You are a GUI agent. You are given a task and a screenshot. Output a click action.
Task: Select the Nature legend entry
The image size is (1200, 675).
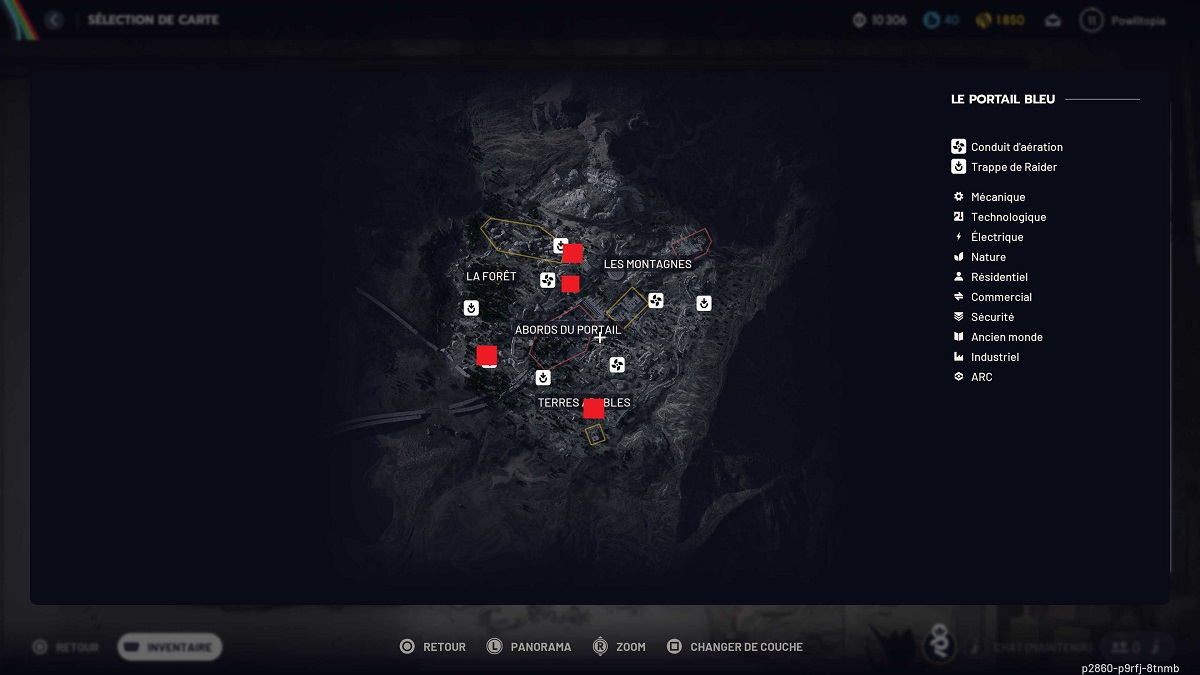(988, 257)
